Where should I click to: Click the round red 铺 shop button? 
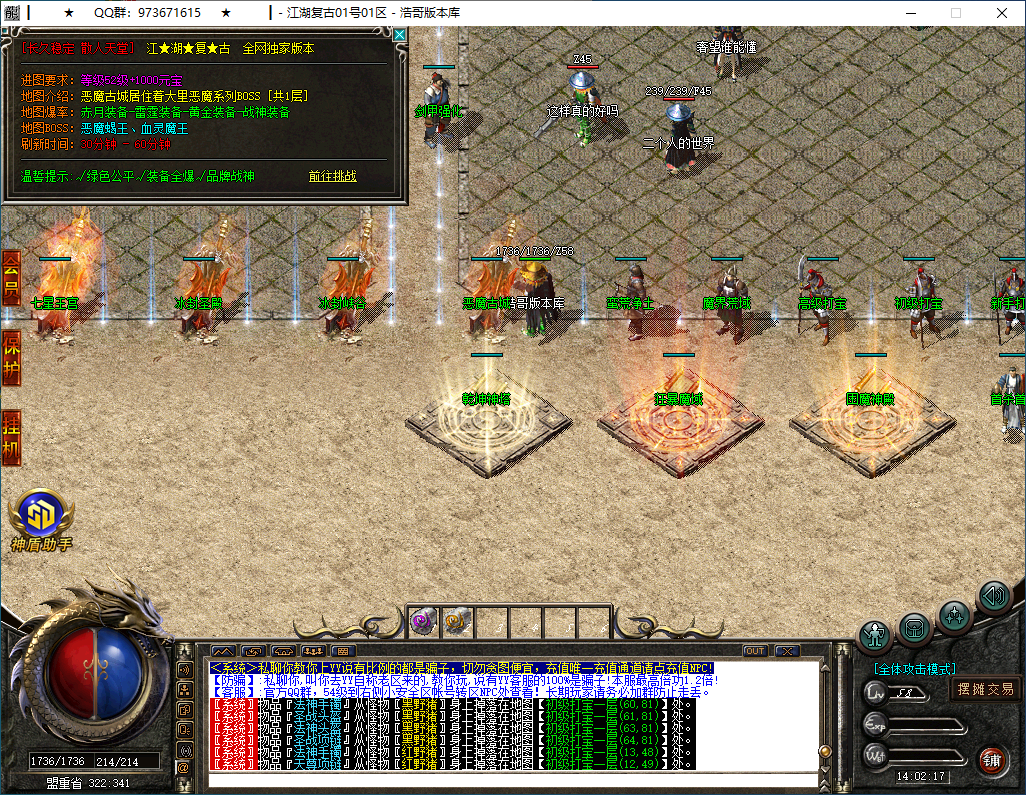[x=992, y=759]
